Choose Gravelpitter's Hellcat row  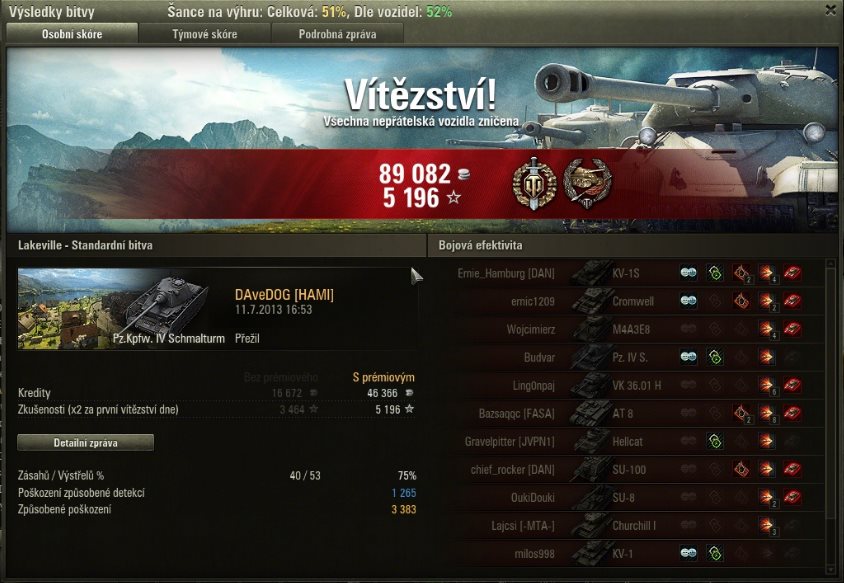click(x=630, y=441)
